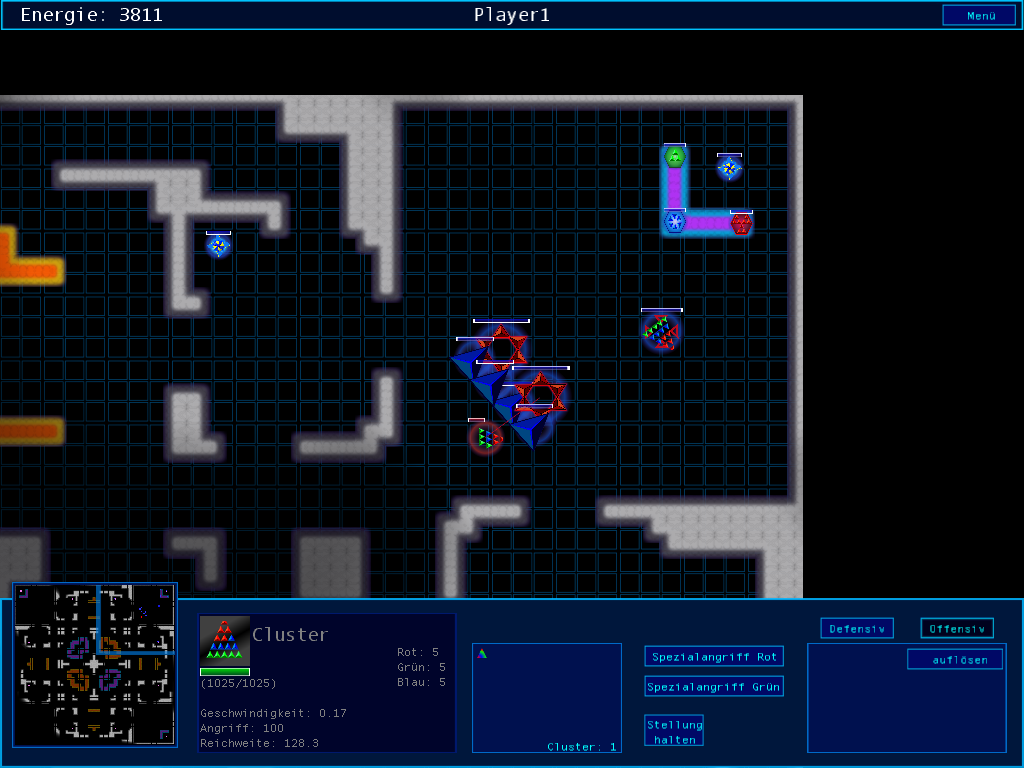Image resolution: width=1024 pixels, height=768 pixels.
Task: Click the auflösen button
Action: pyautogui.click(x=954, y=660)
